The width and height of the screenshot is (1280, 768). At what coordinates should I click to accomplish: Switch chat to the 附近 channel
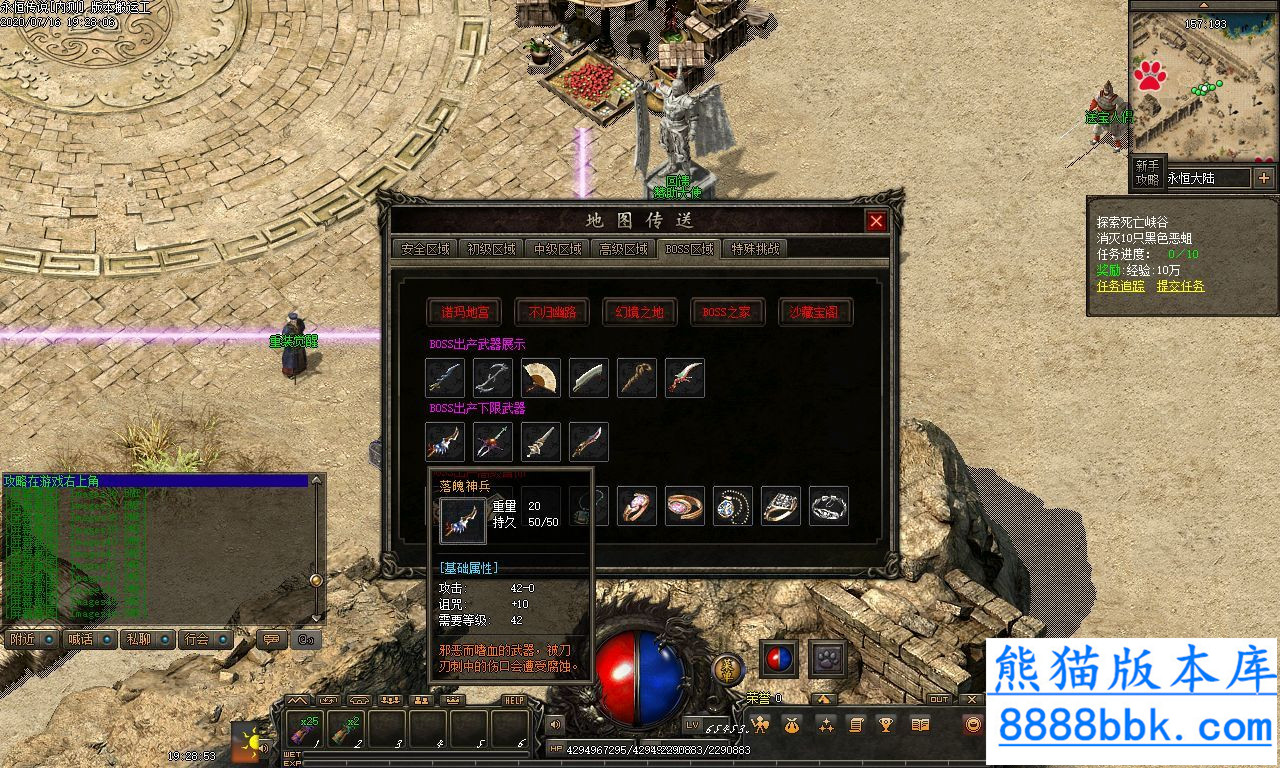click(x=30, y=639)
